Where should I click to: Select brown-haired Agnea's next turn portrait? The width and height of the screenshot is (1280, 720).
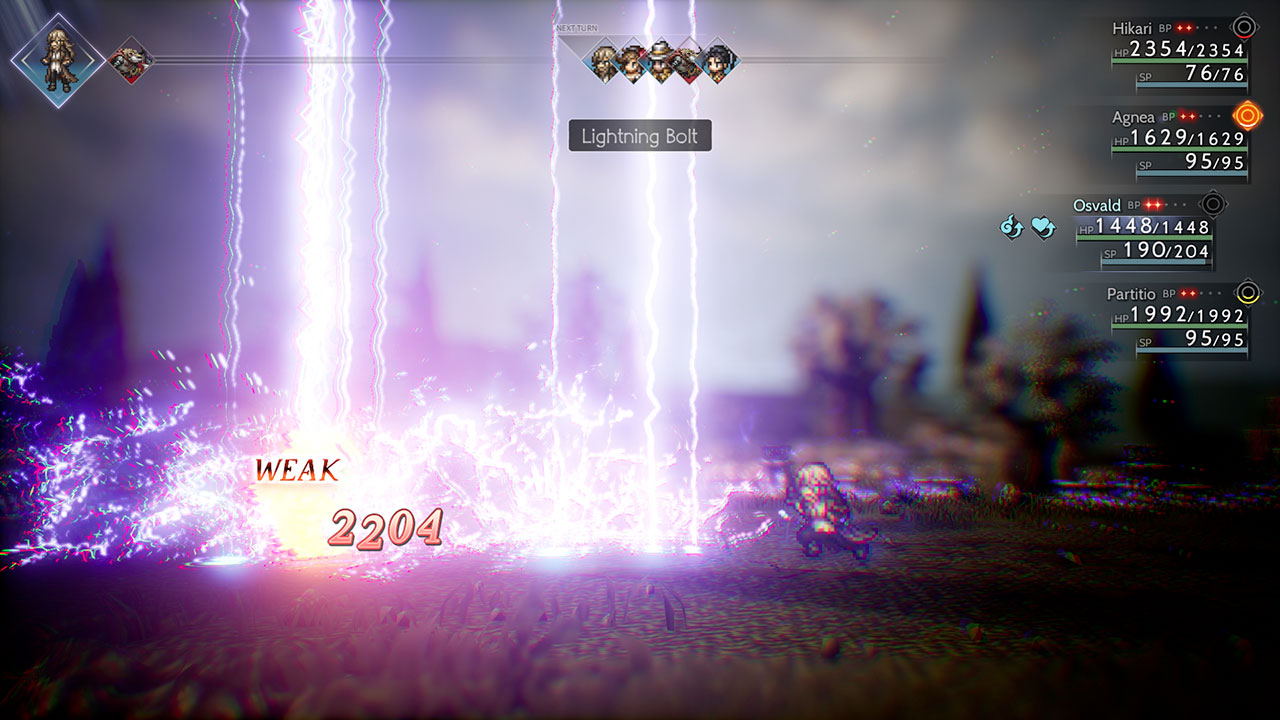[632, 60]
